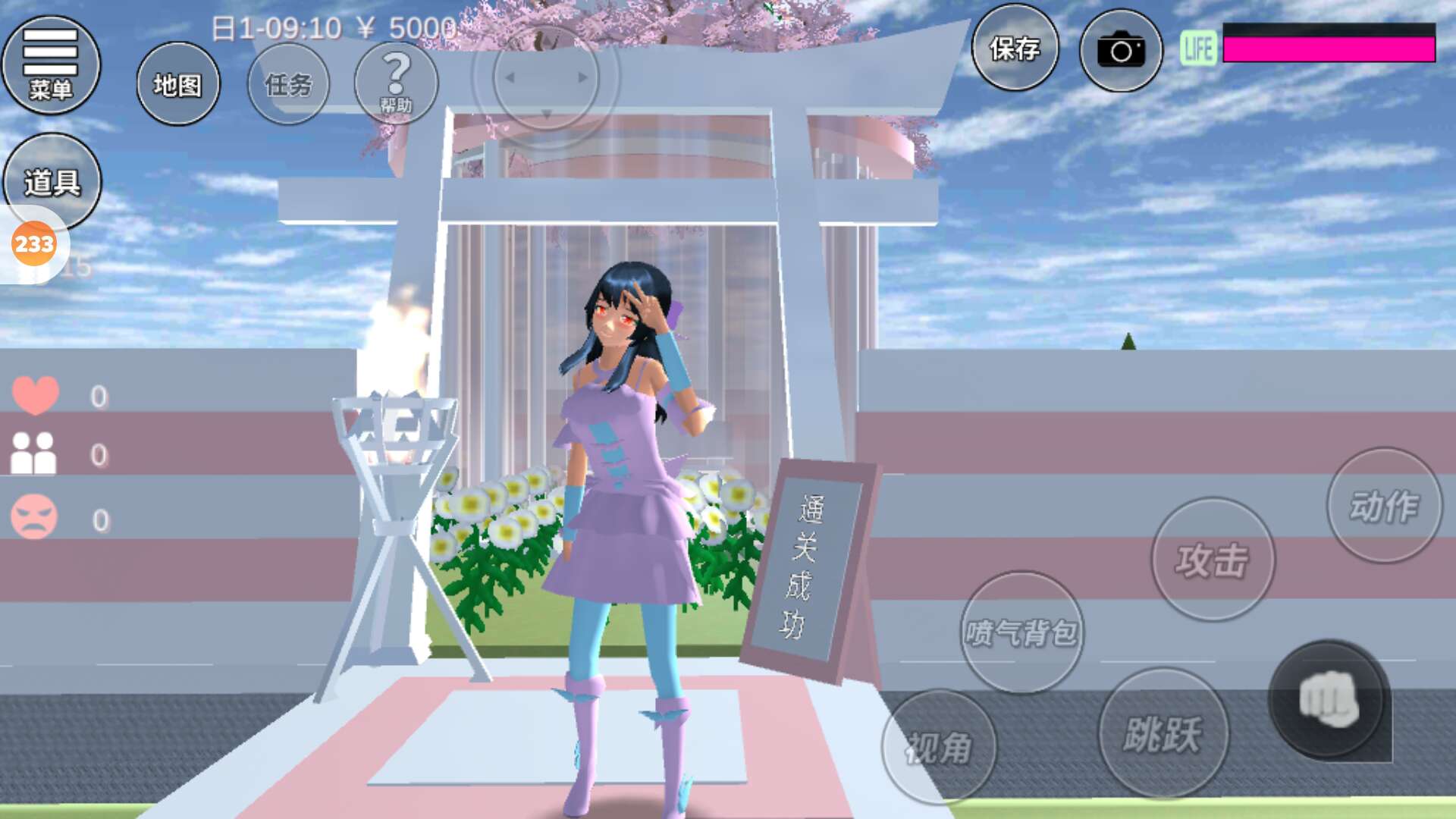Open the 菜单 main menu
The width and height of the screenshot is (1456, 819).
click(51, 65)
